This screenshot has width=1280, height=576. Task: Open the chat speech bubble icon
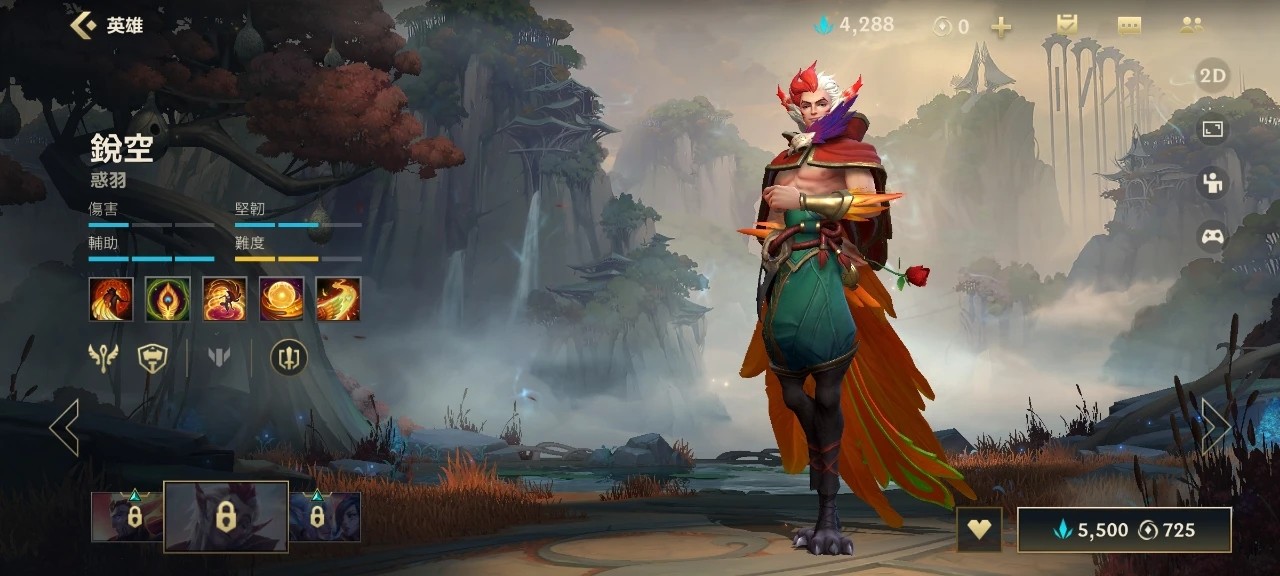click(x=1129, y=26)
